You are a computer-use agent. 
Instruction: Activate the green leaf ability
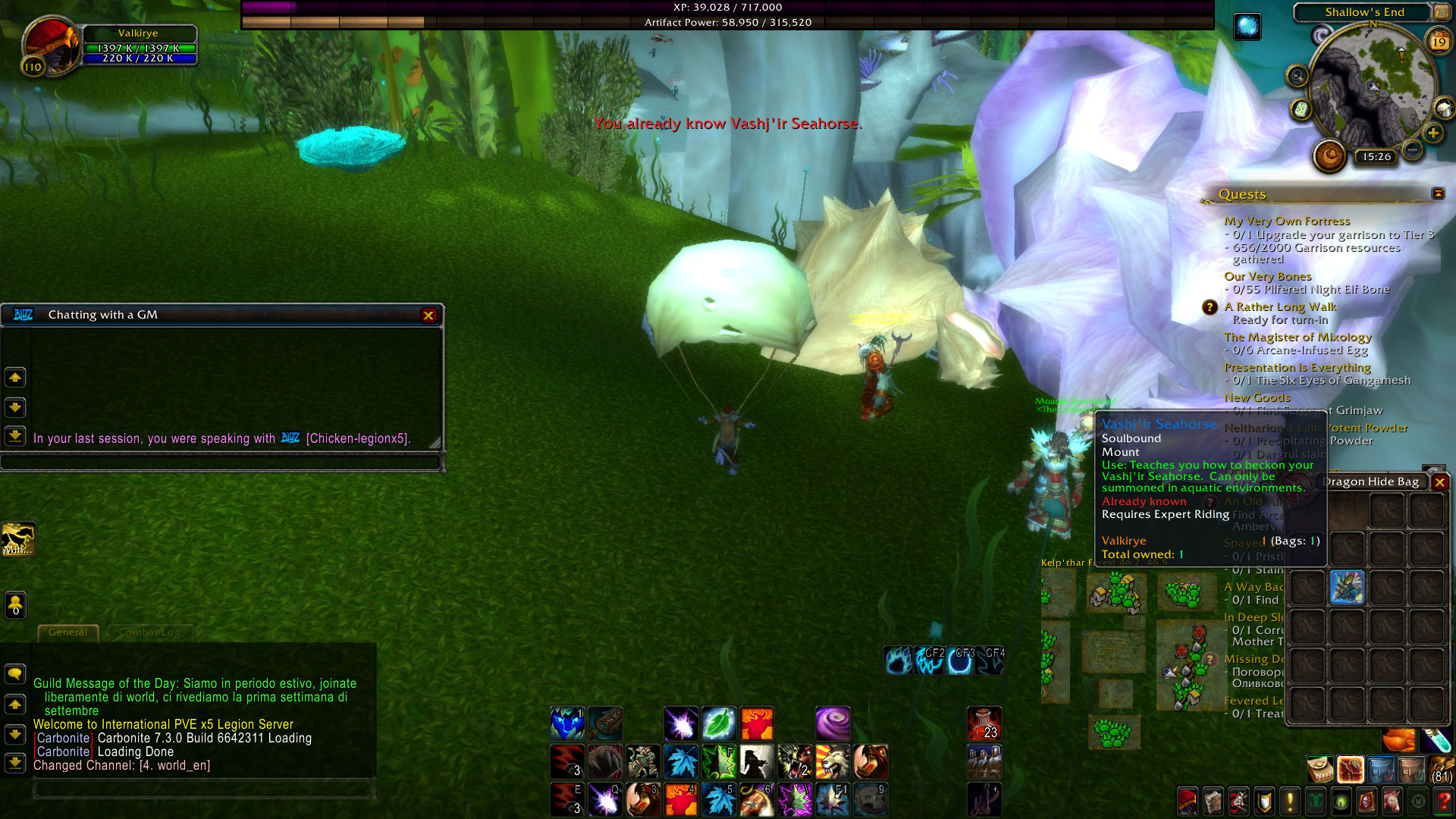tap(719, 724)
